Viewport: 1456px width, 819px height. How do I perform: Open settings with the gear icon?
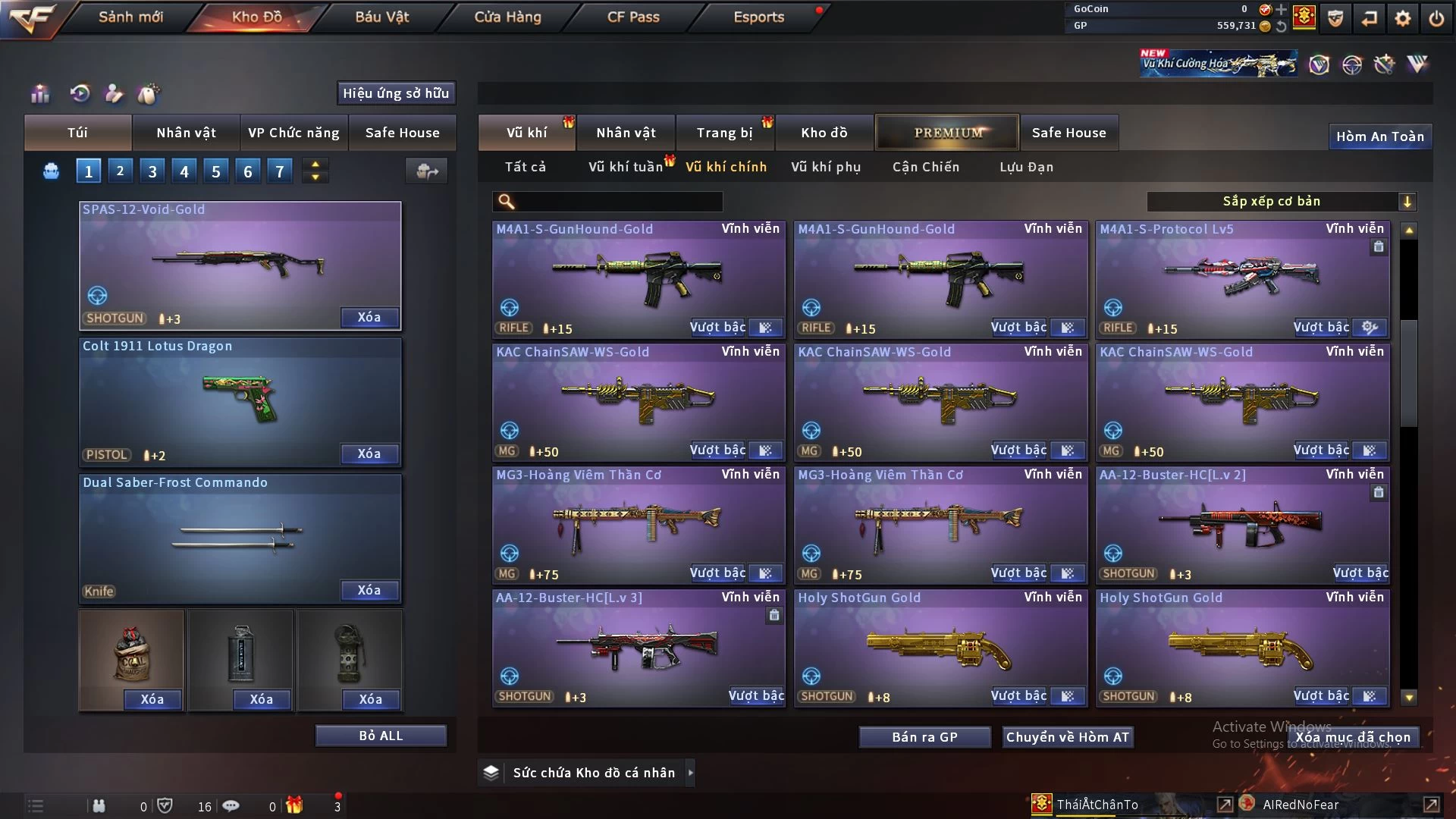pos(1403,18)
